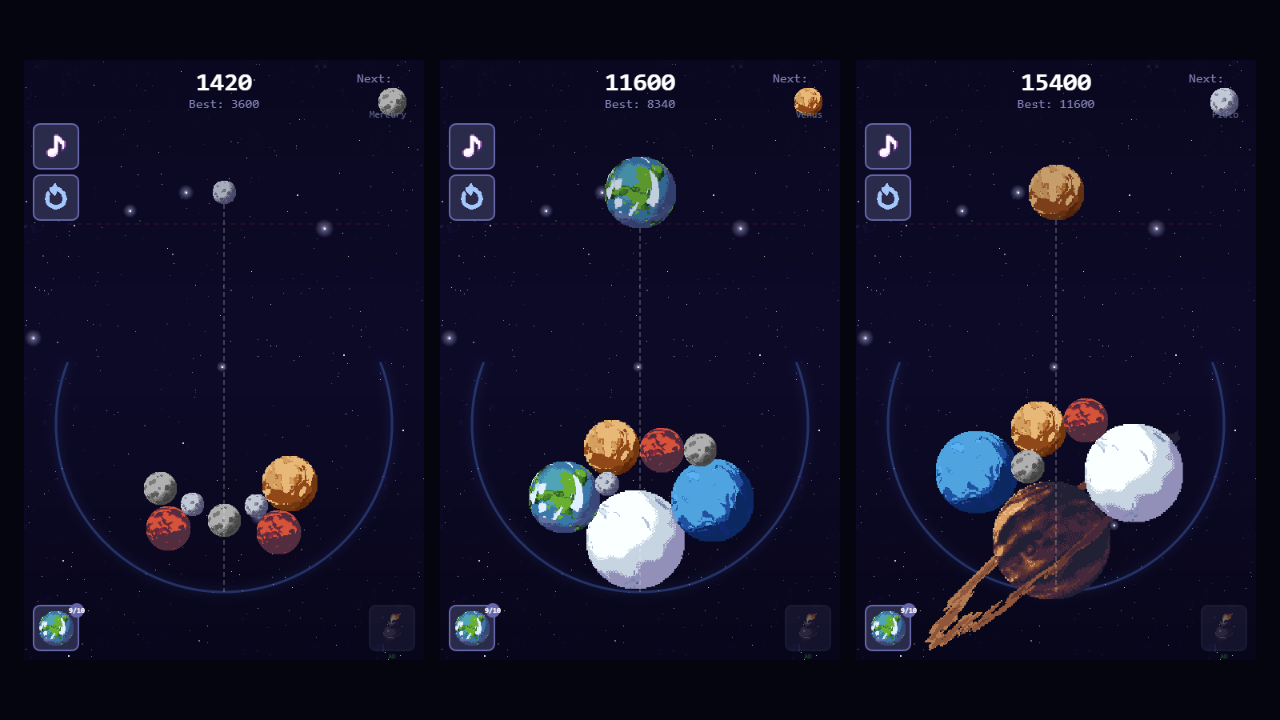Click the score reading 1420
This screenshot has width=1280, height=720.
tap(223, 83)
